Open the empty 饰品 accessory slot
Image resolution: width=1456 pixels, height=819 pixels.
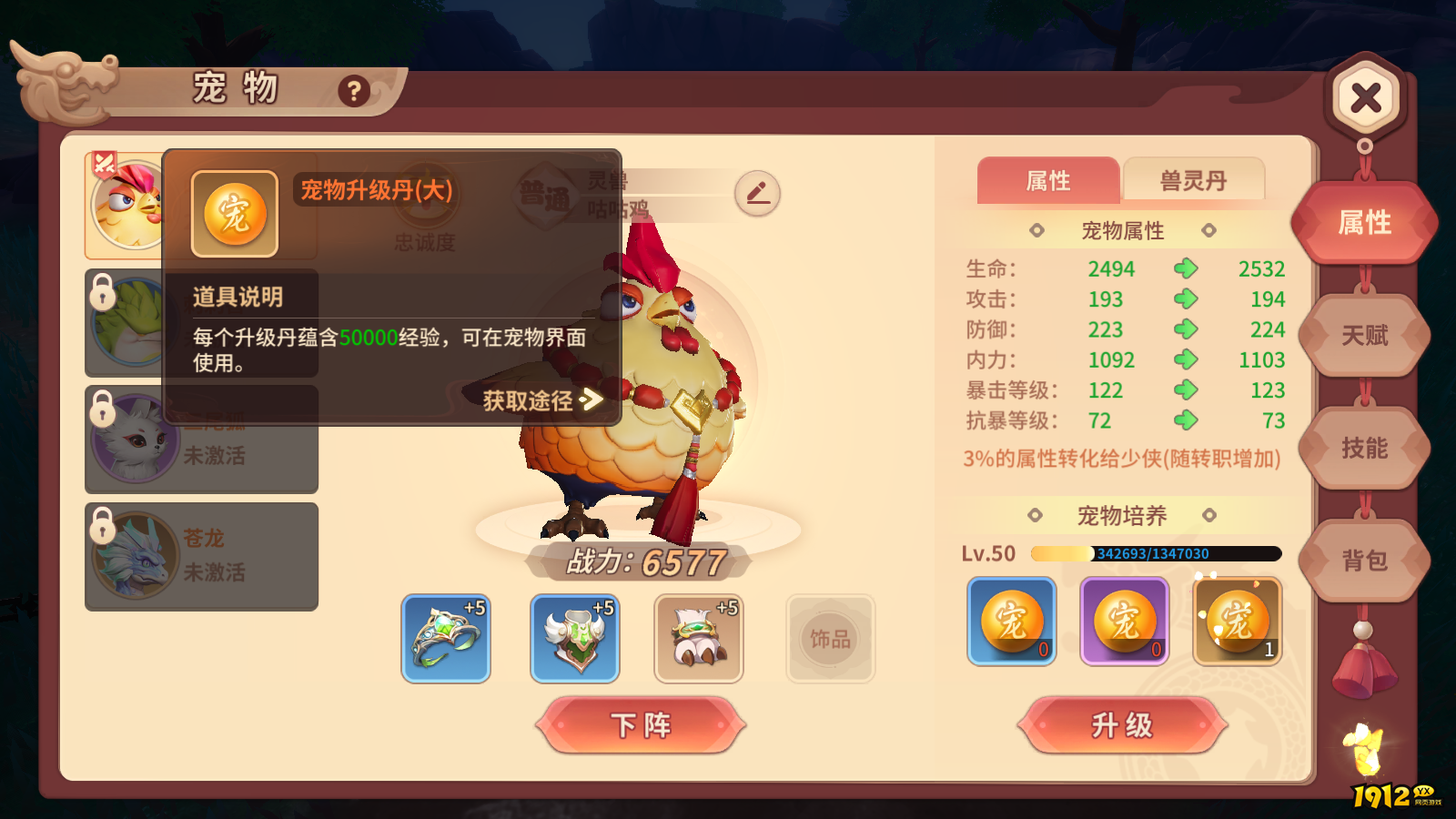tap(829, 638)
